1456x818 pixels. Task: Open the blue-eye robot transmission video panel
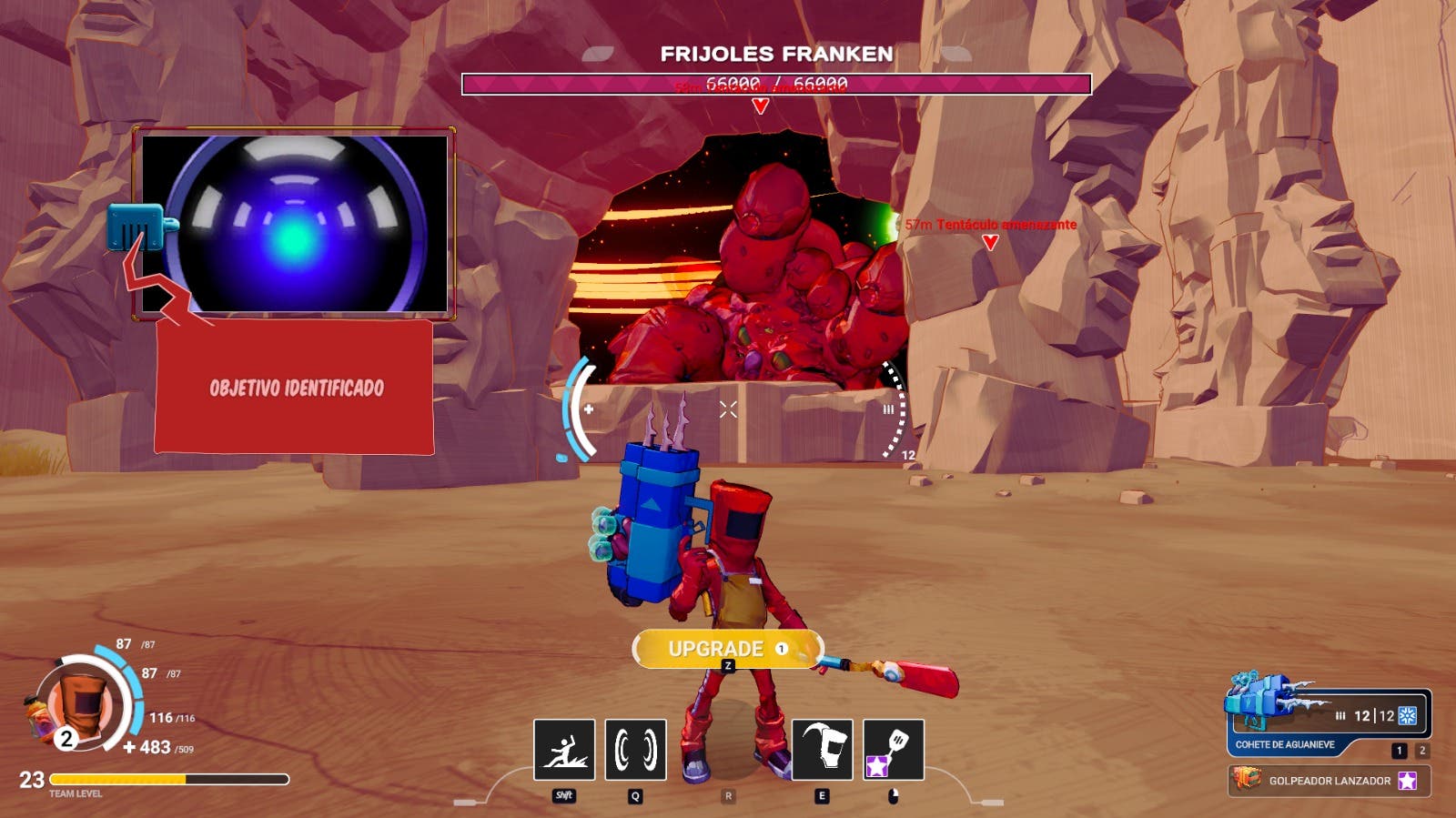[294, 224]
